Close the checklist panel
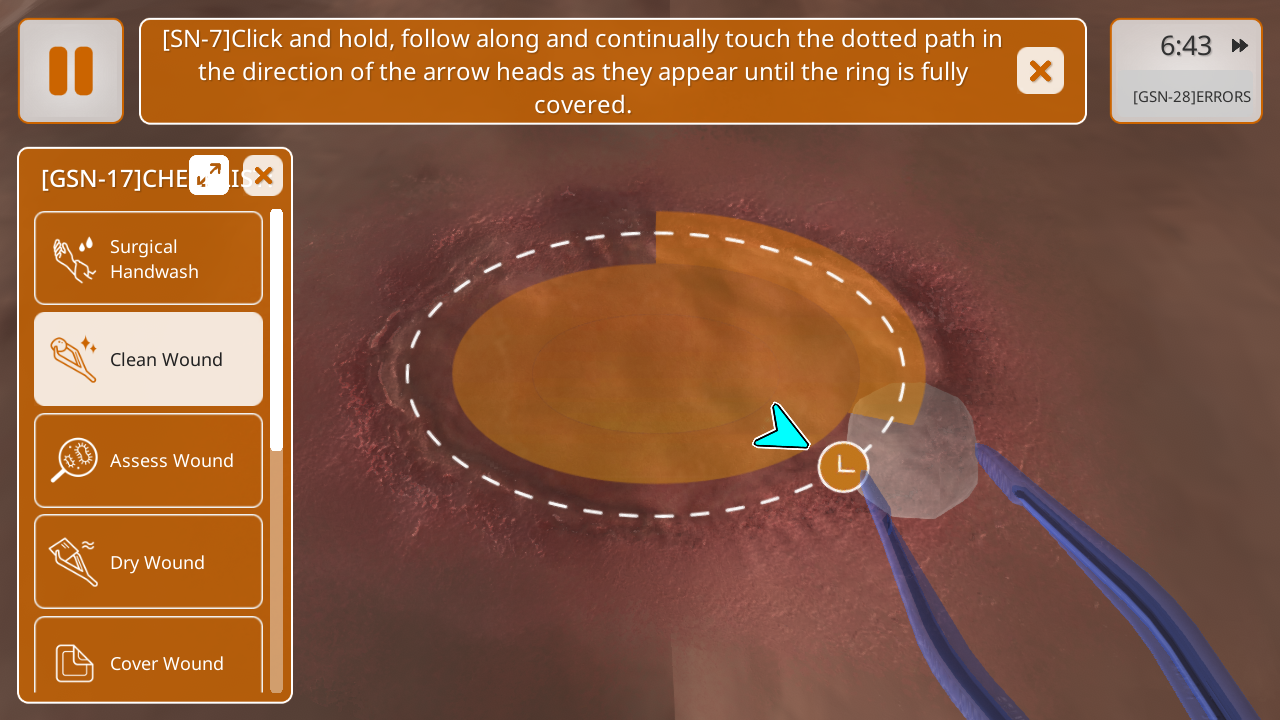 (x=263, y=175)
